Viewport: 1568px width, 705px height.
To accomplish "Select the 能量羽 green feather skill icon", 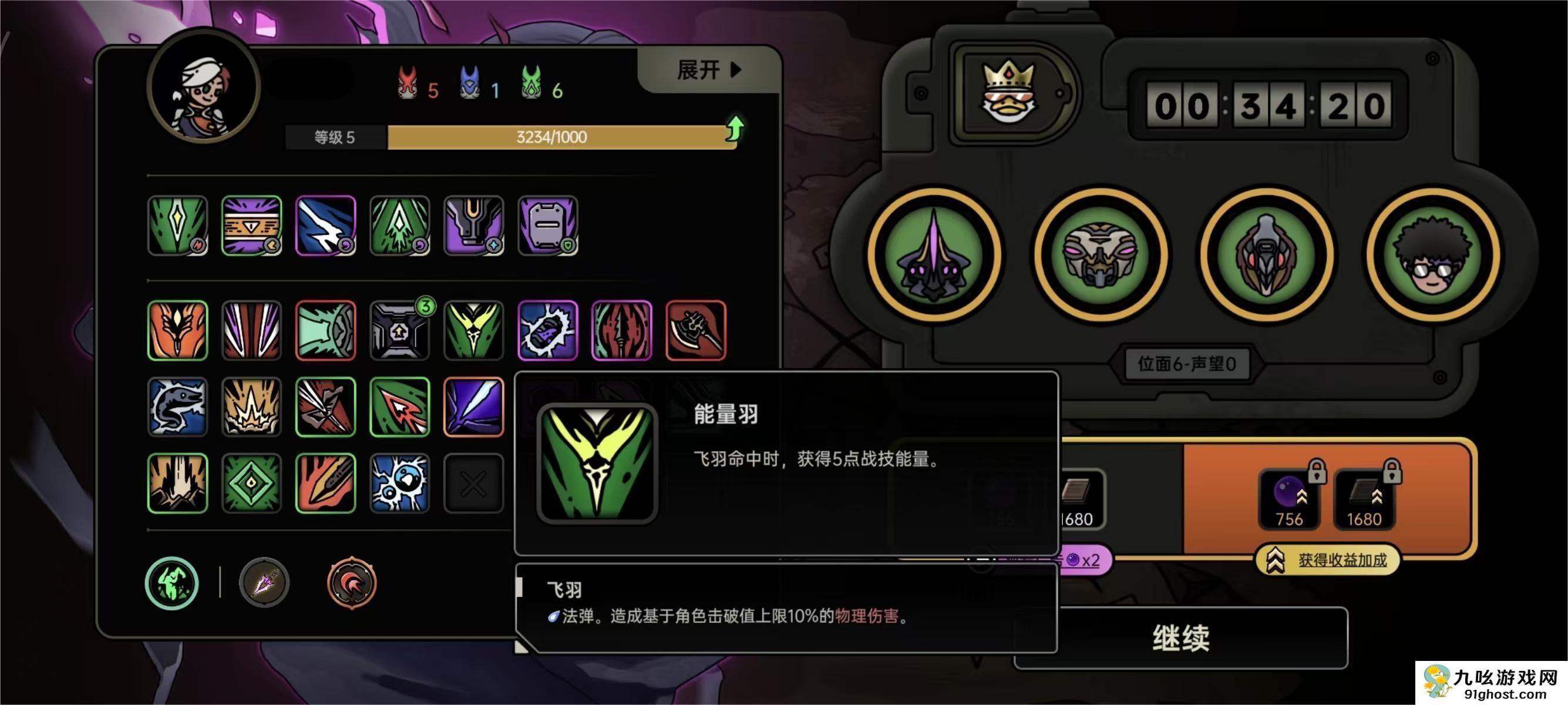I will 474,330.
